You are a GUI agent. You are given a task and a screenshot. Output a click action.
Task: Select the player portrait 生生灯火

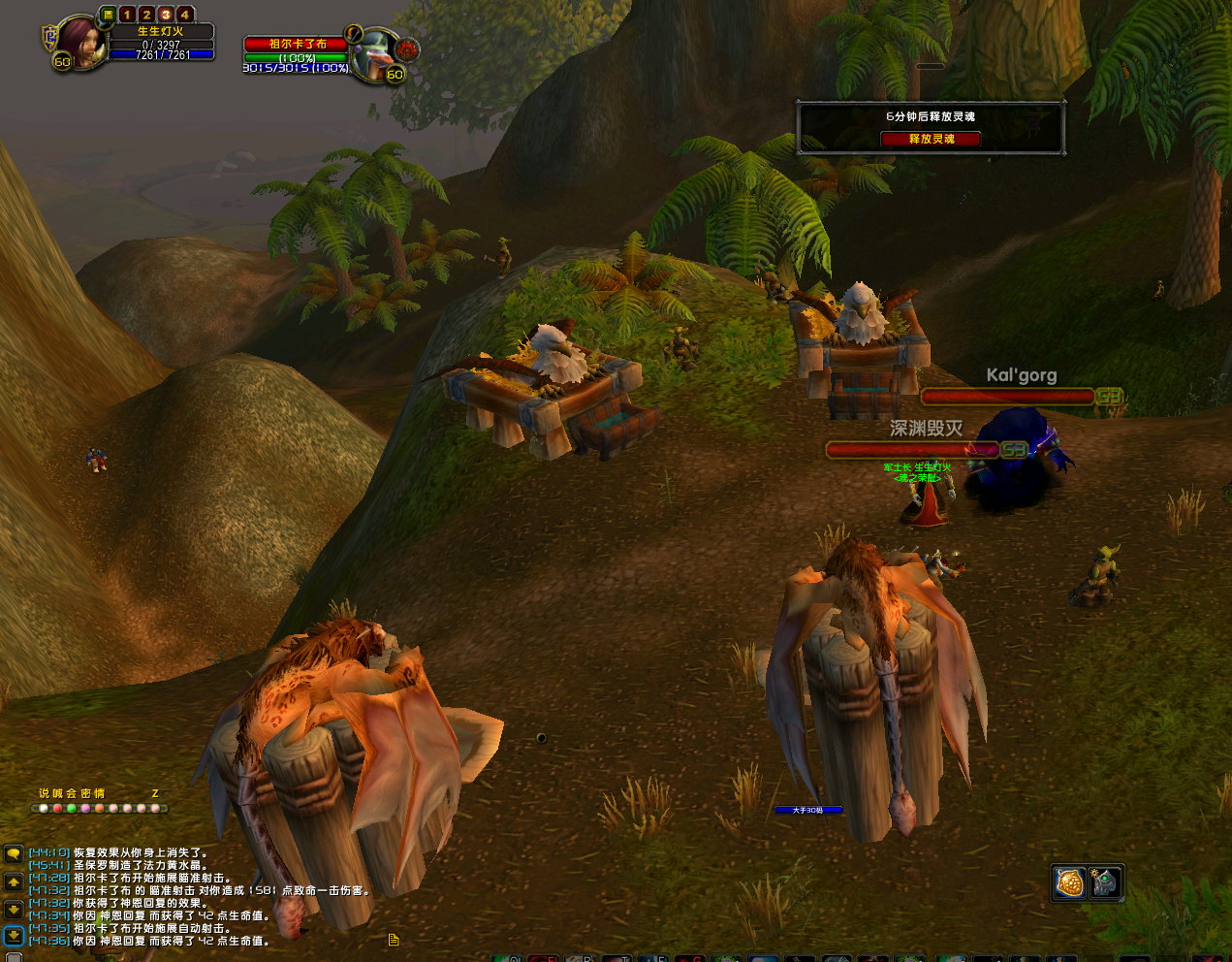(80, 43)
